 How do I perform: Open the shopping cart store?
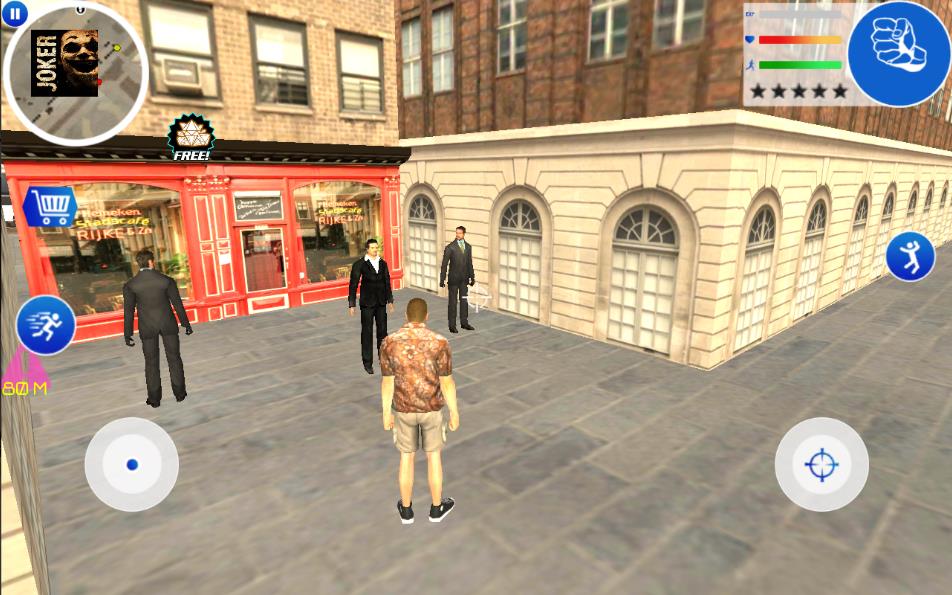50,207
